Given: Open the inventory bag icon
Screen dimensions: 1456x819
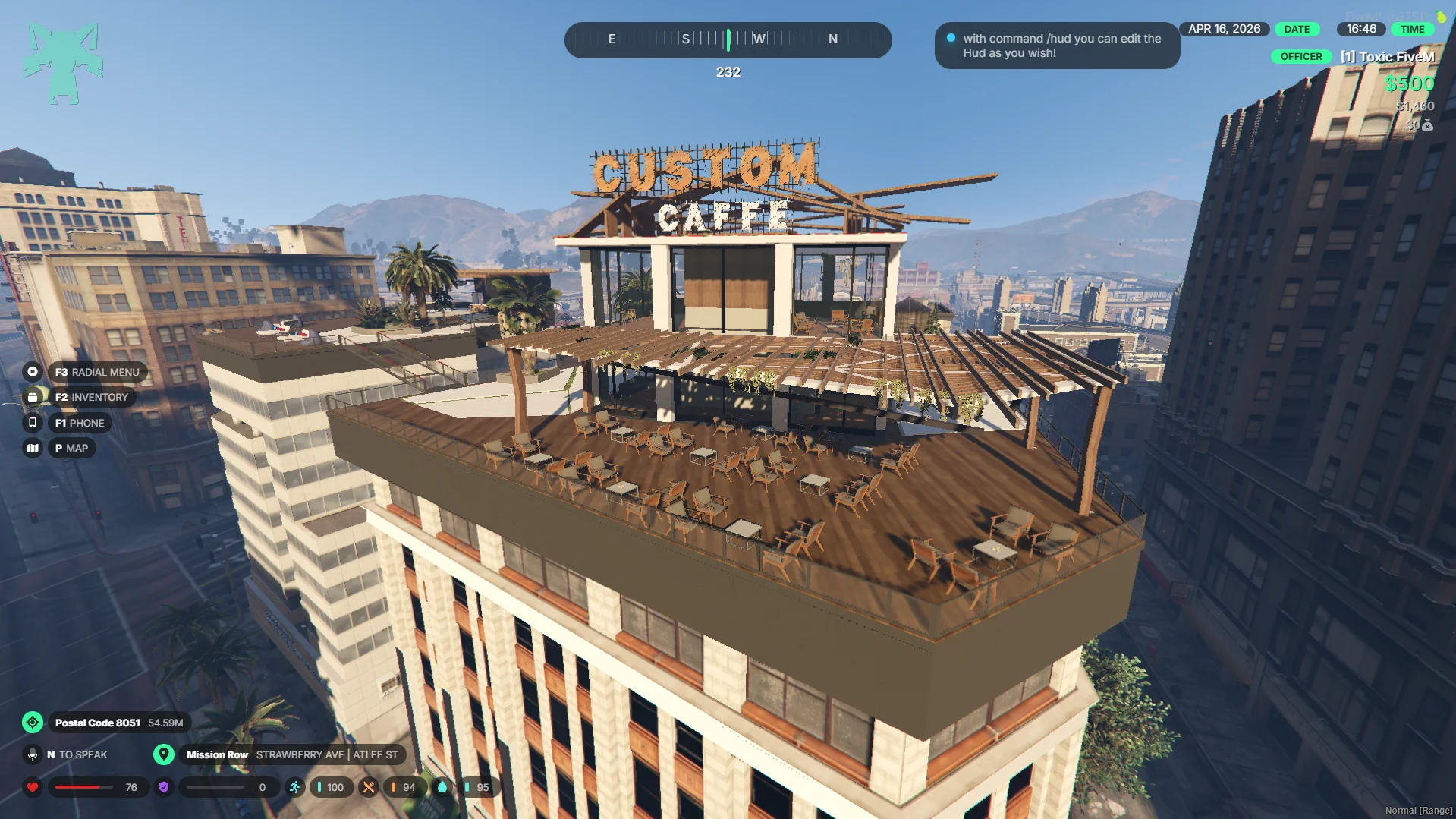Looking at the screenshot, I should [33, 397].
